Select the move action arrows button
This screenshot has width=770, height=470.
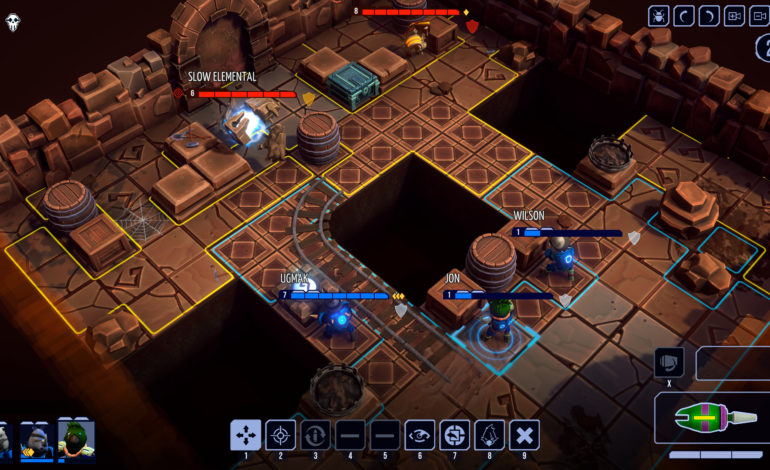pyautogui.click(x=246, y=435)
